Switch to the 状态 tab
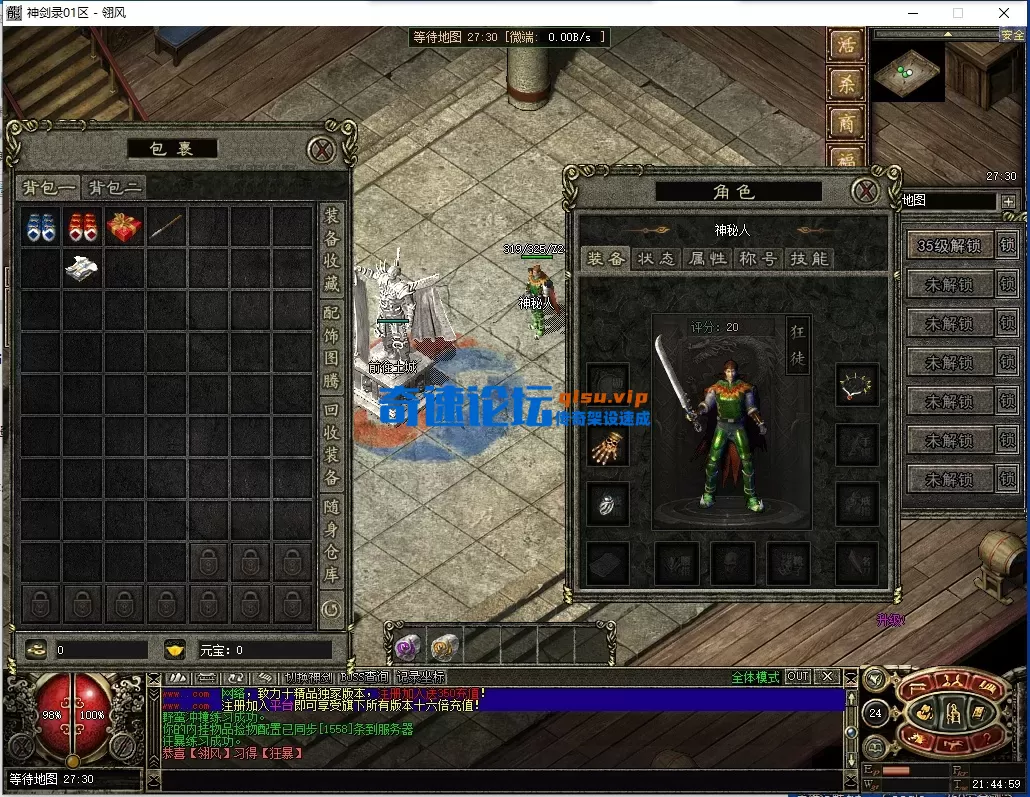1030x797 pixels. (x=657, y=259)
